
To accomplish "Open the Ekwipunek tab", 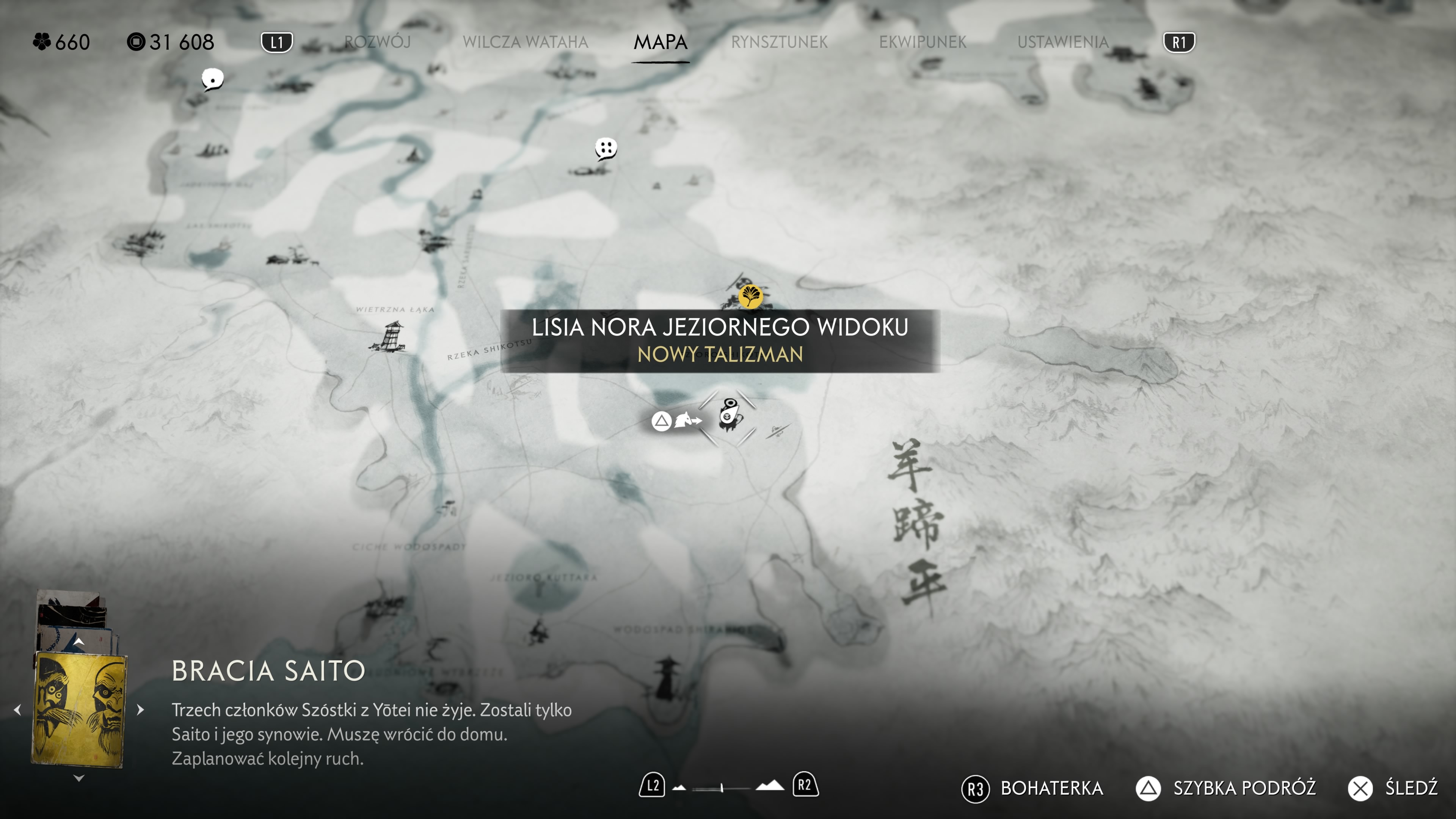I will pyautogui.click(x=923, y=42).
